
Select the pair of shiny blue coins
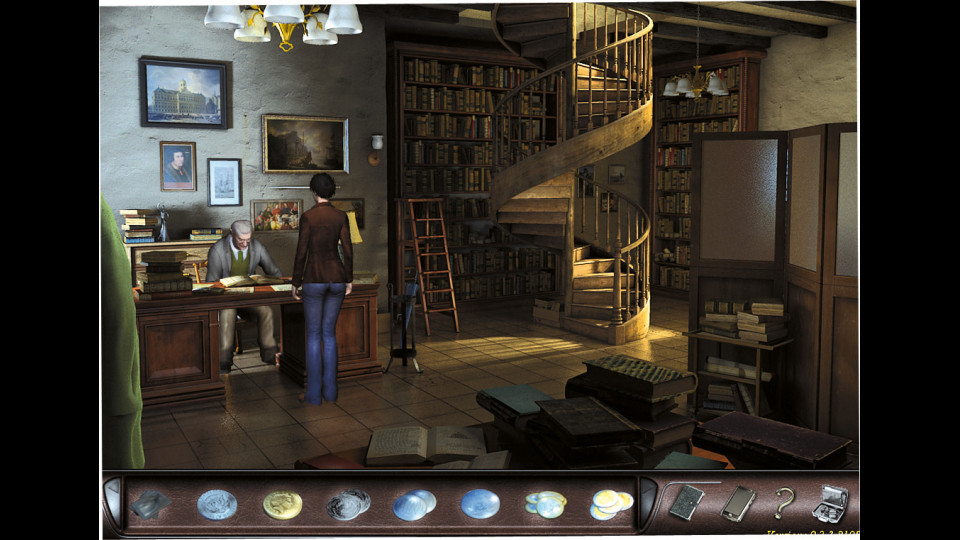tap(414, 504)
